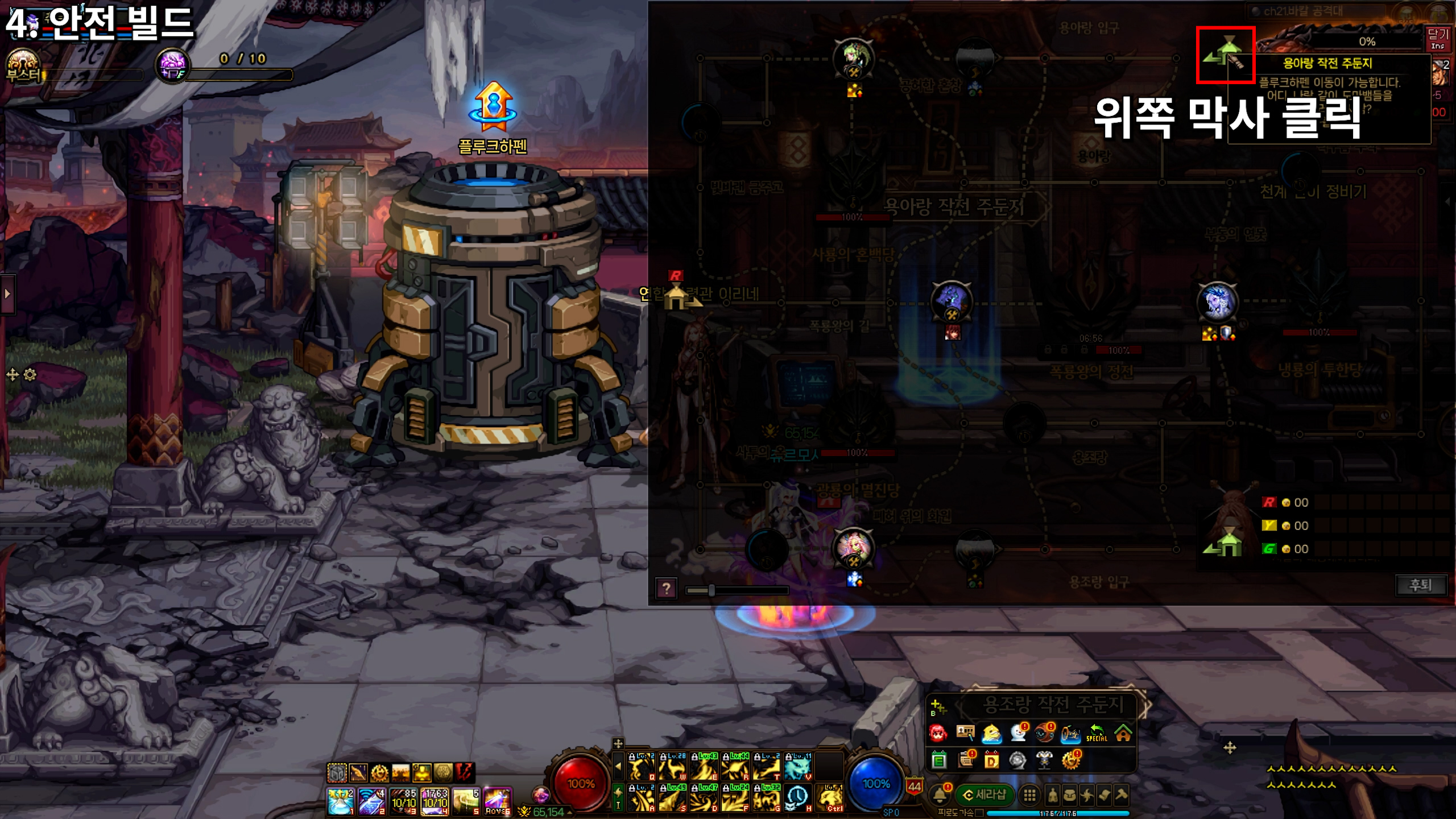The width and height of the screenshot is (1456, 819).
Task: Toggle the 피로도 가속 checkbox
Action: point(979,813)
